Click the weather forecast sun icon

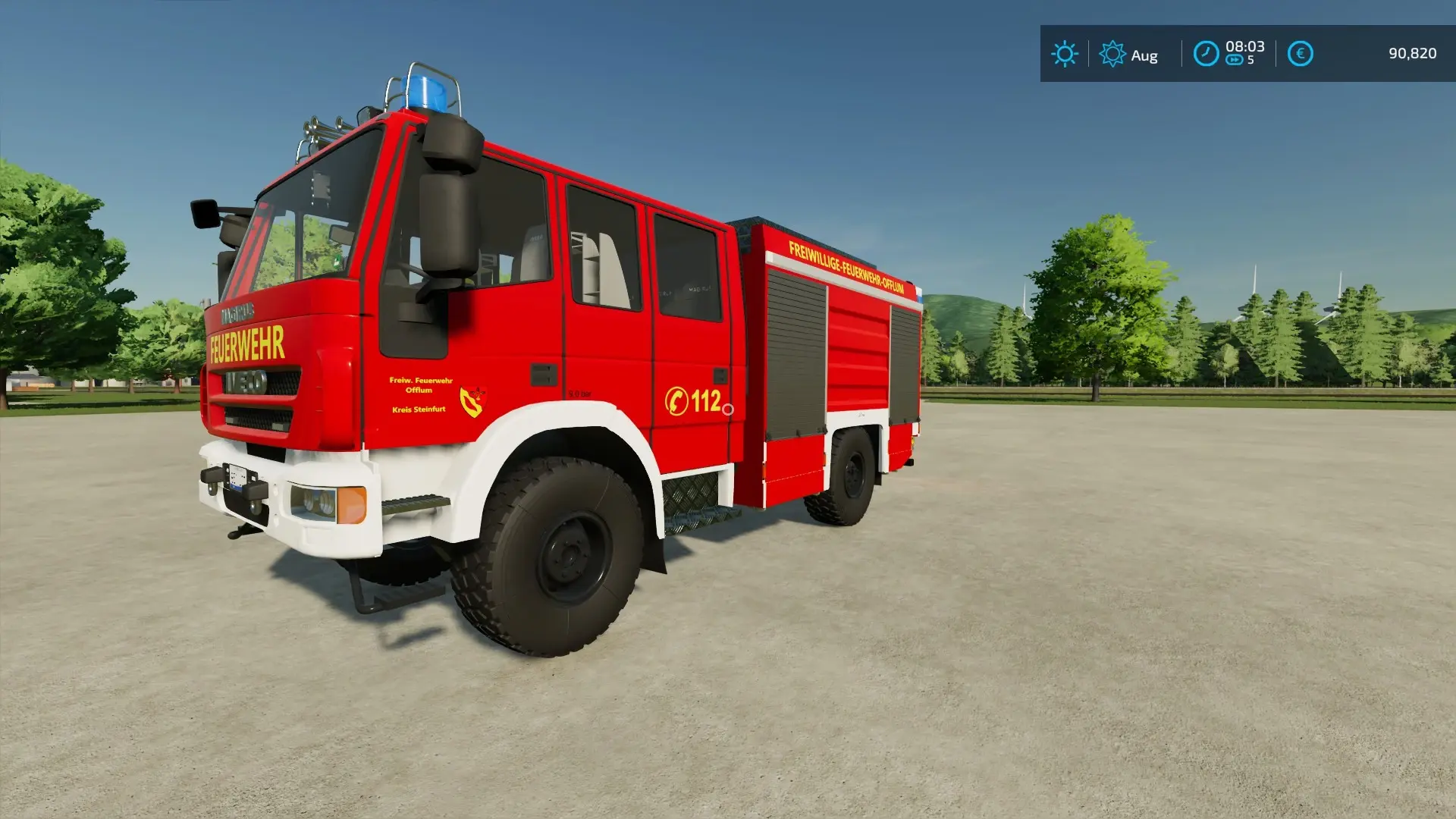tap(1112, 54)
